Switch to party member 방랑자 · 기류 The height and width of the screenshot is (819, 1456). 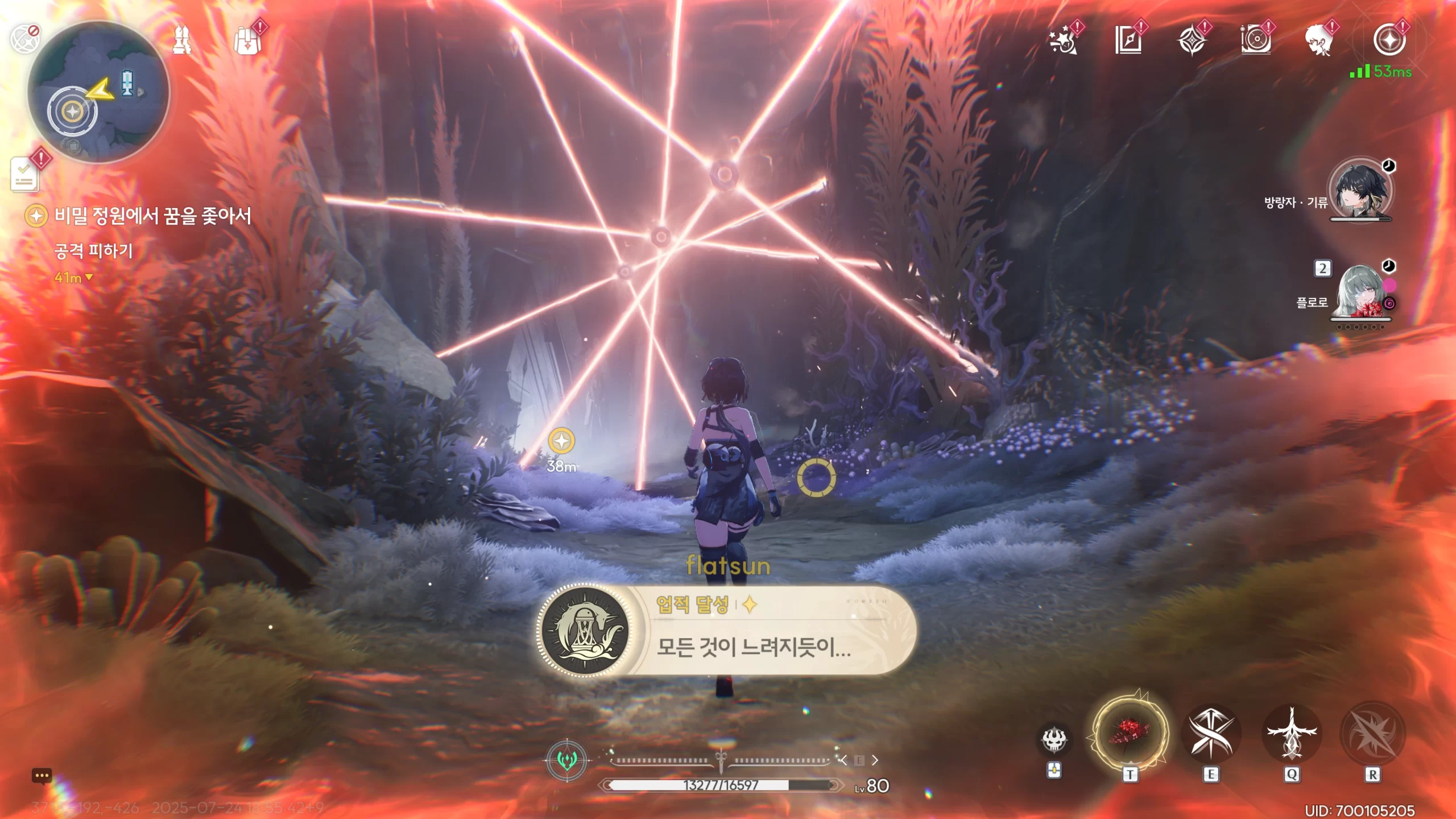coord(1359,191)
